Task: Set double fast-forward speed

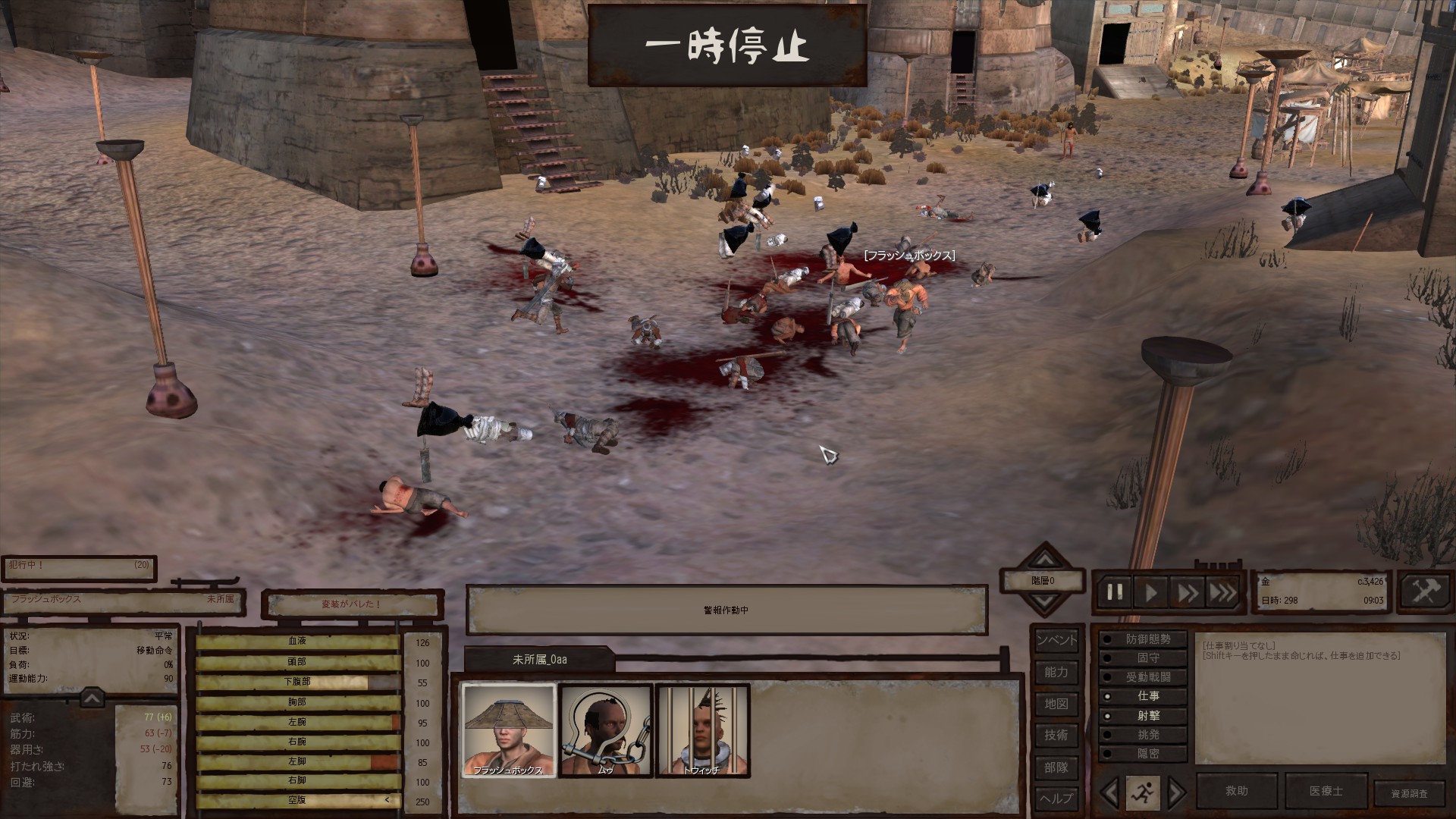Action: [x=1187, y=592]
